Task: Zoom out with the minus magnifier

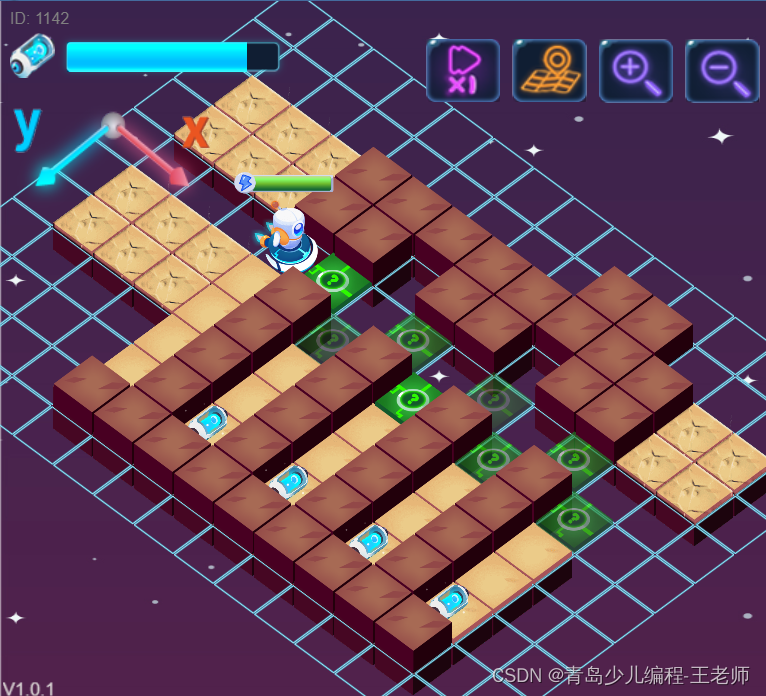Action: (721, 71)
